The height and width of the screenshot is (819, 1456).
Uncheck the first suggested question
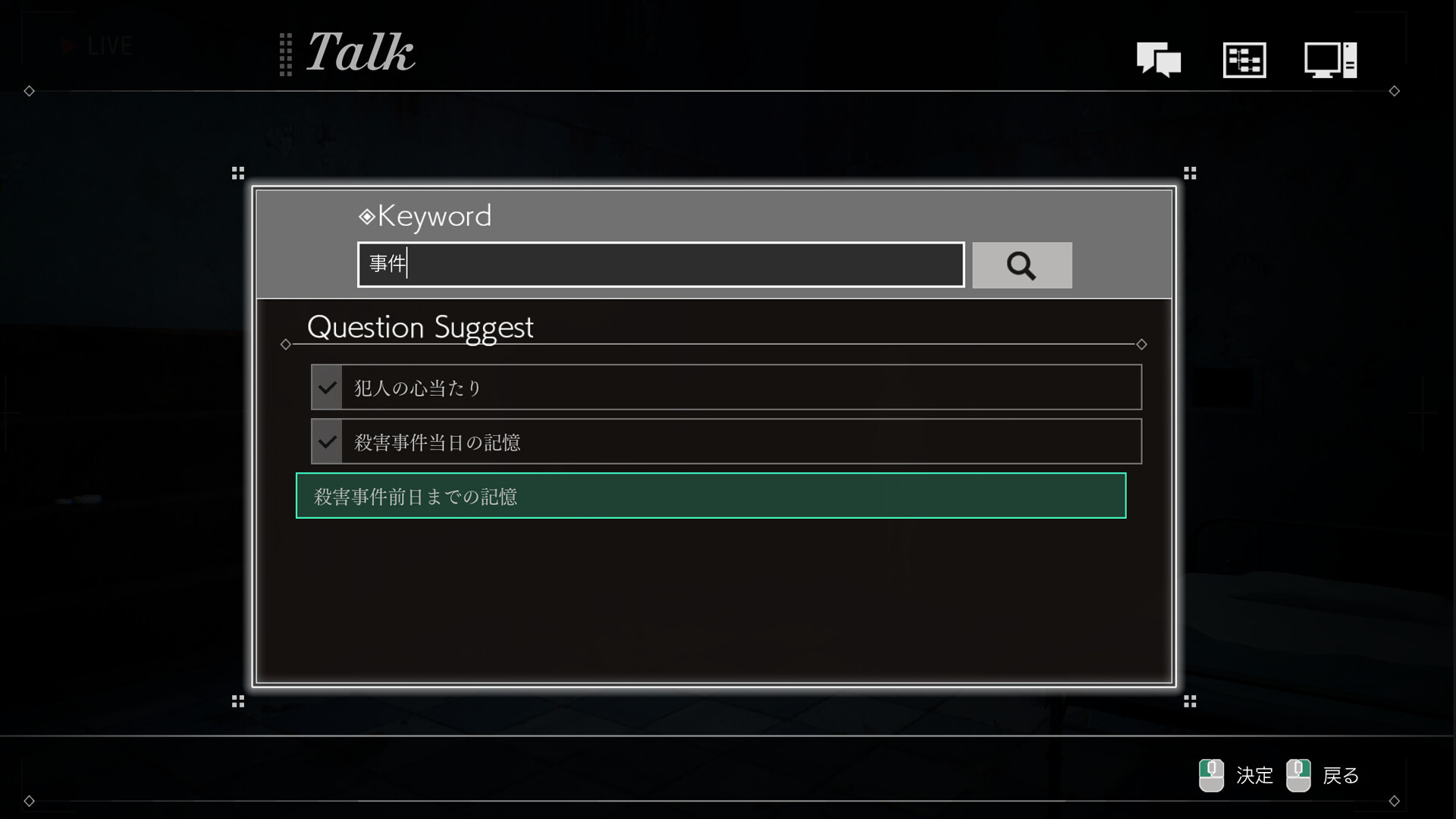tap(327, 387)
